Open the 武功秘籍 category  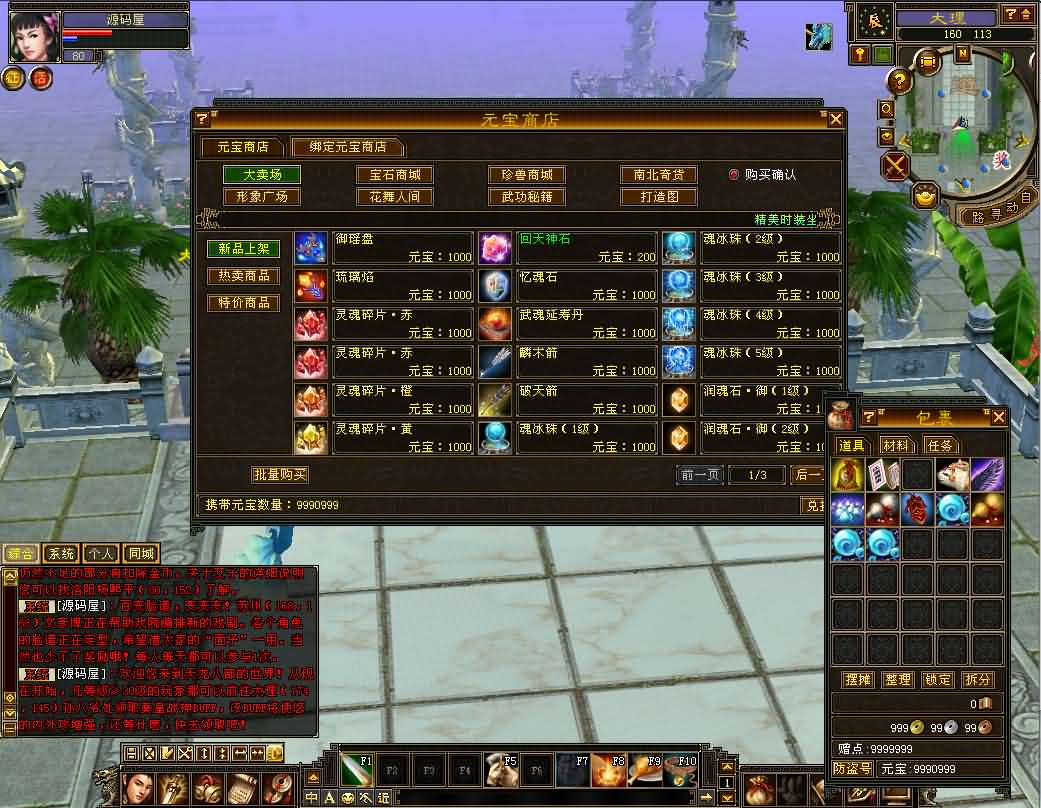point(527,197)
